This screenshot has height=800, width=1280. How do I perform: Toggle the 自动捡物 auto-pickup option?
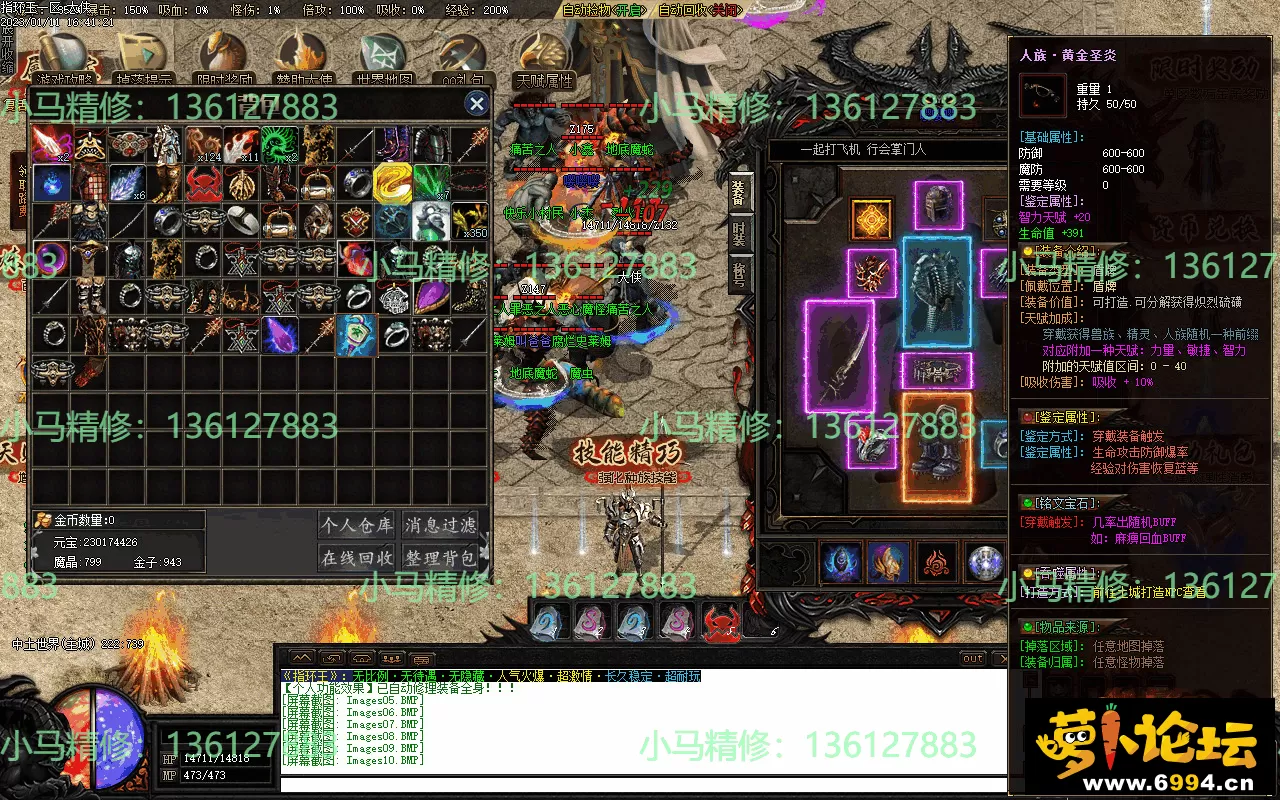(603, 10)
